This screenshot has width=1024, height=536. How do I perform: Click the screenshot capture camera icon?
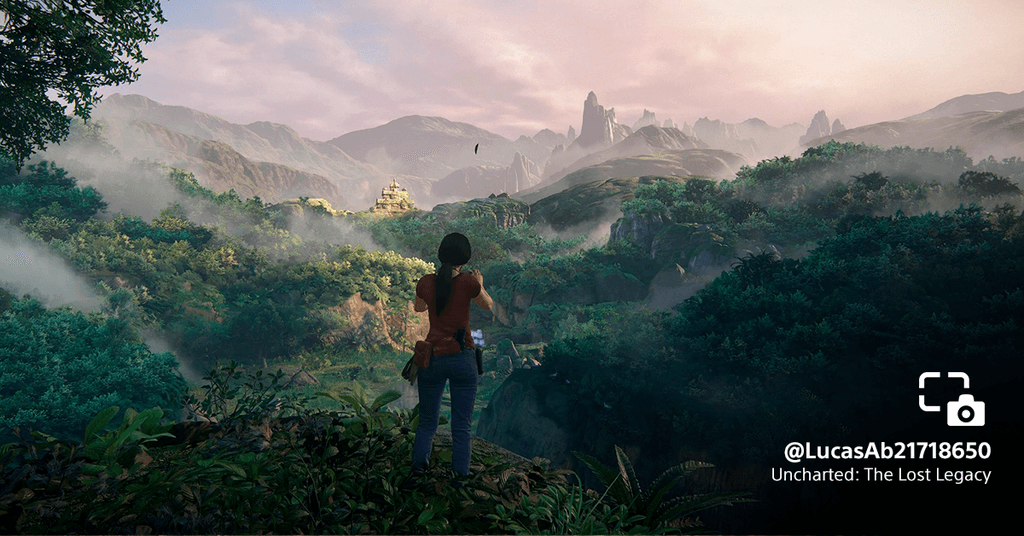click(952, 399)
